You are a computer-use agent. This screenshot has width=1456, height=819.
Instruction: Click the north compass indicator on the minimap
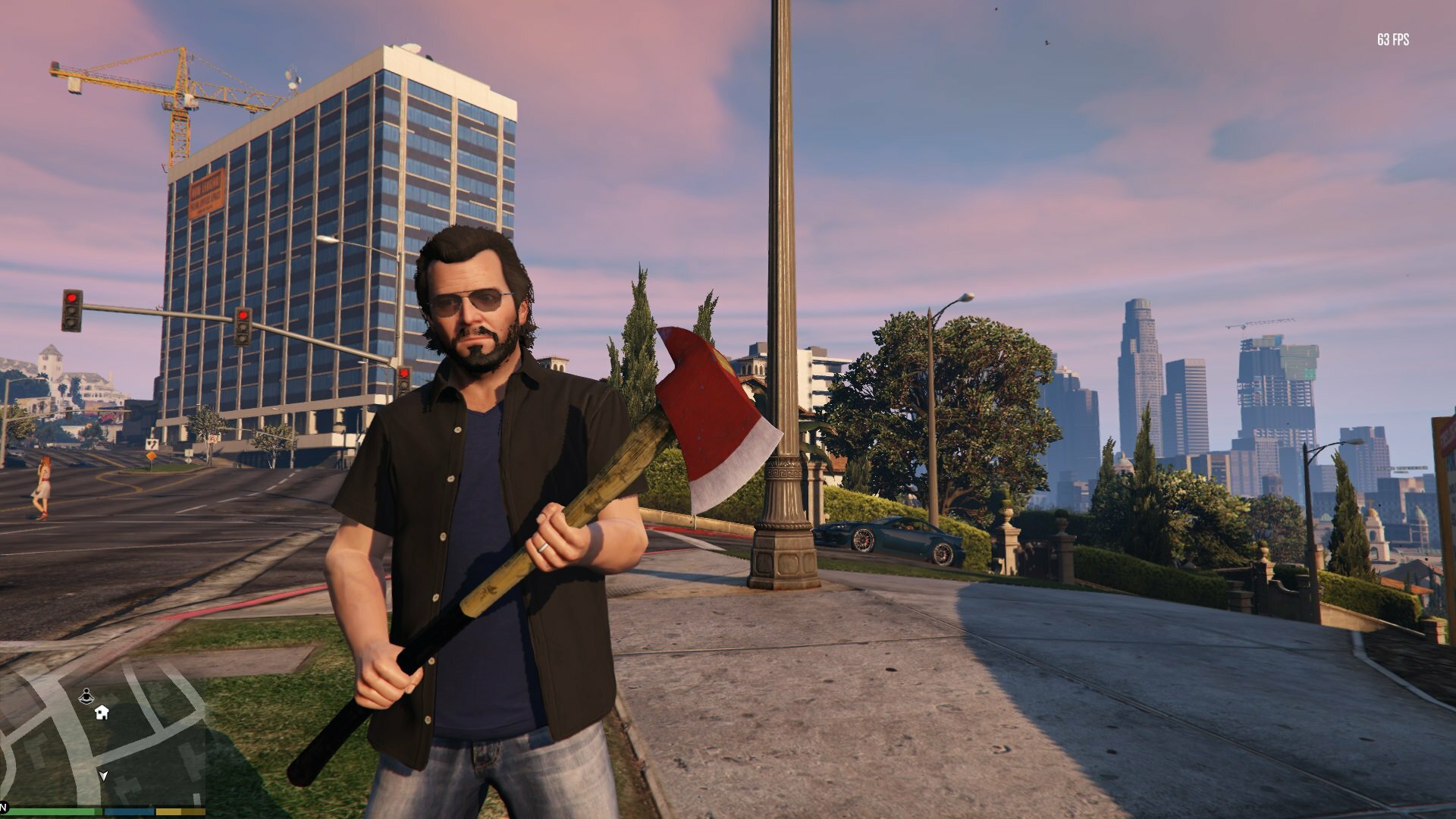coord(3,805)
